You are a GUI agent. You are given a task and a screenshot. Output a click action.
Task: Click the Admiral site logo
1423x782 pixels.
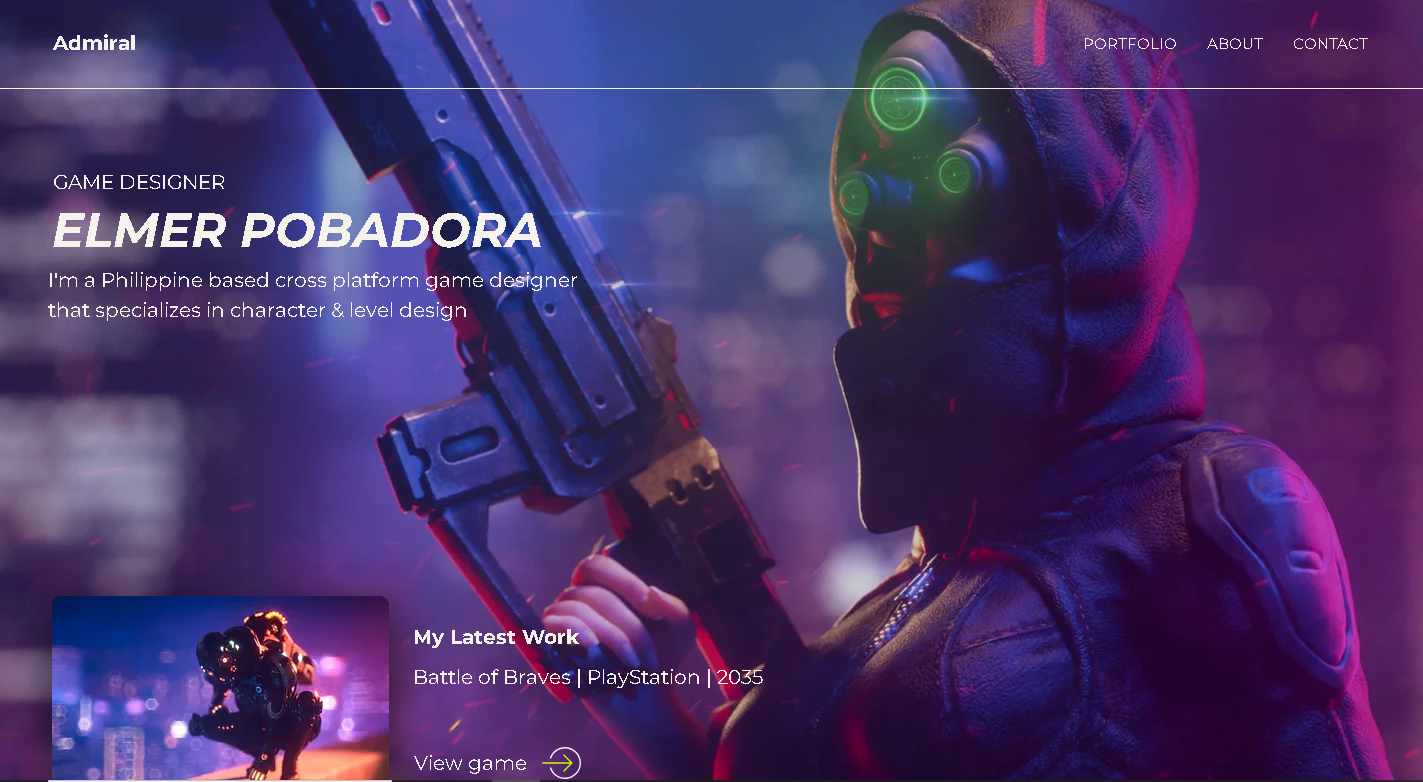[x=94, y=43]
